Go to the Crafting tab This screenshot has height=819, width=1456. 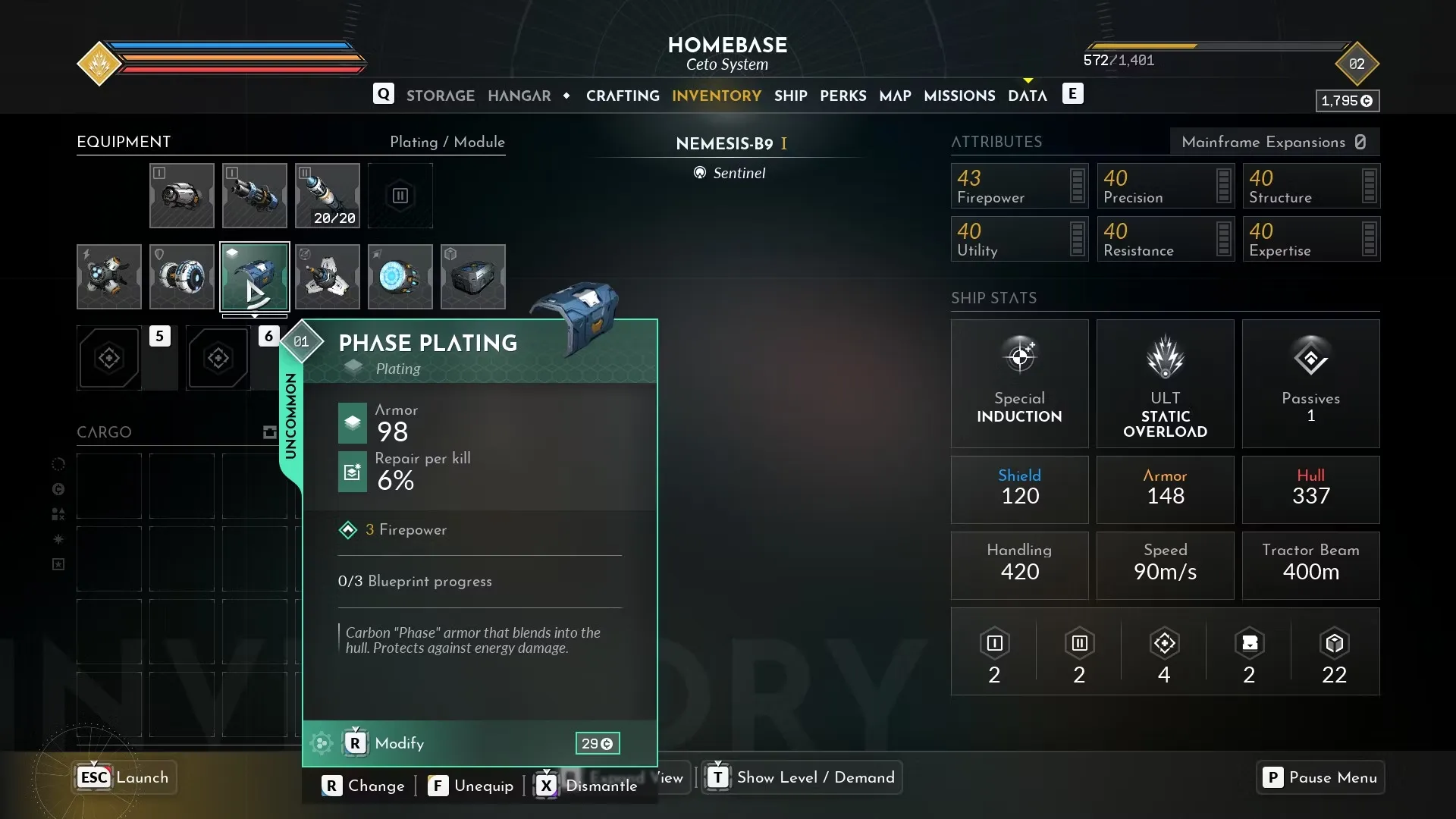point(622,96)
